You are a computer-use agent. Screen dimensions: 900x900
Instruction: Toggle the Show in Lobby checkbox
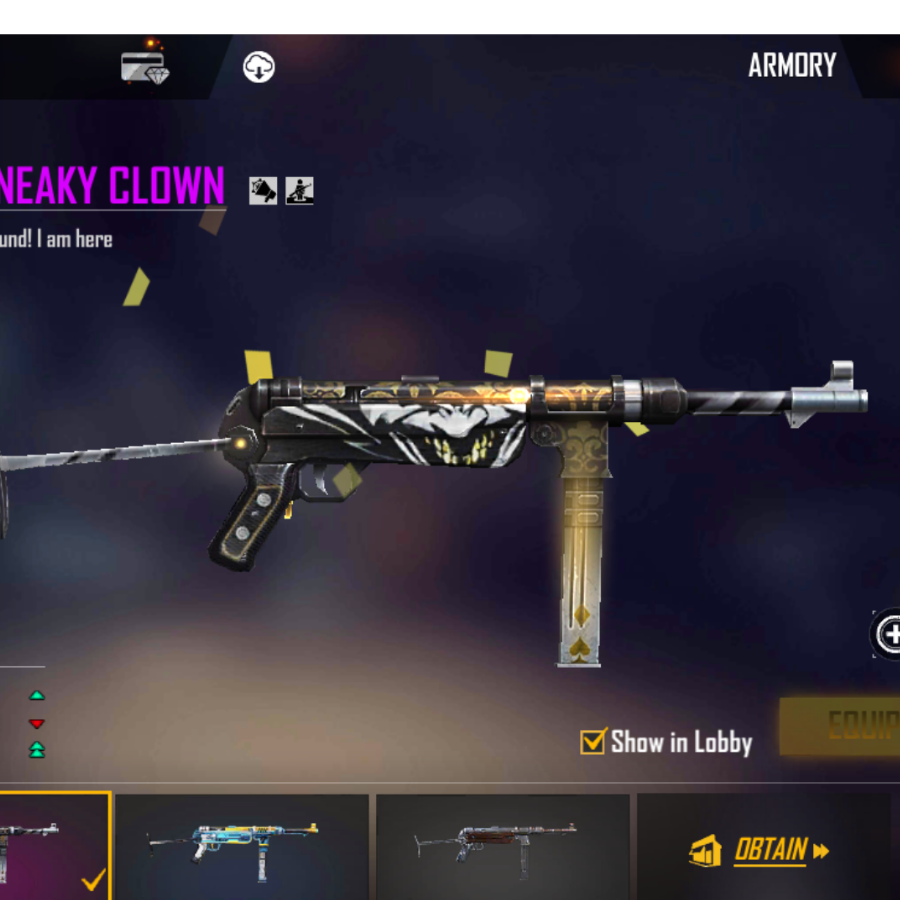(x=593, y=741)
